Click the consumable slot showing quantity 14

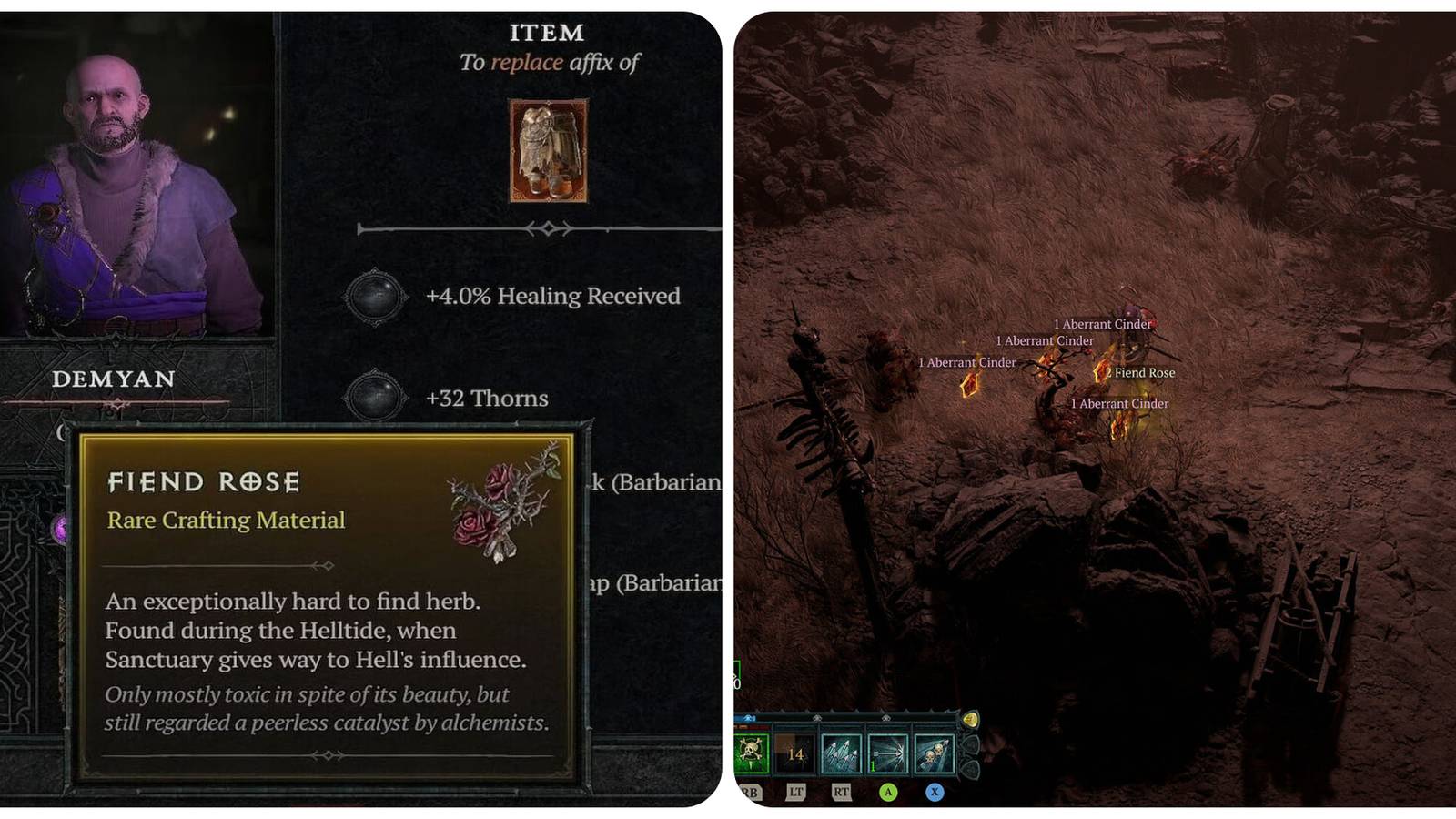pyautogui.click(x=794, y=753)
